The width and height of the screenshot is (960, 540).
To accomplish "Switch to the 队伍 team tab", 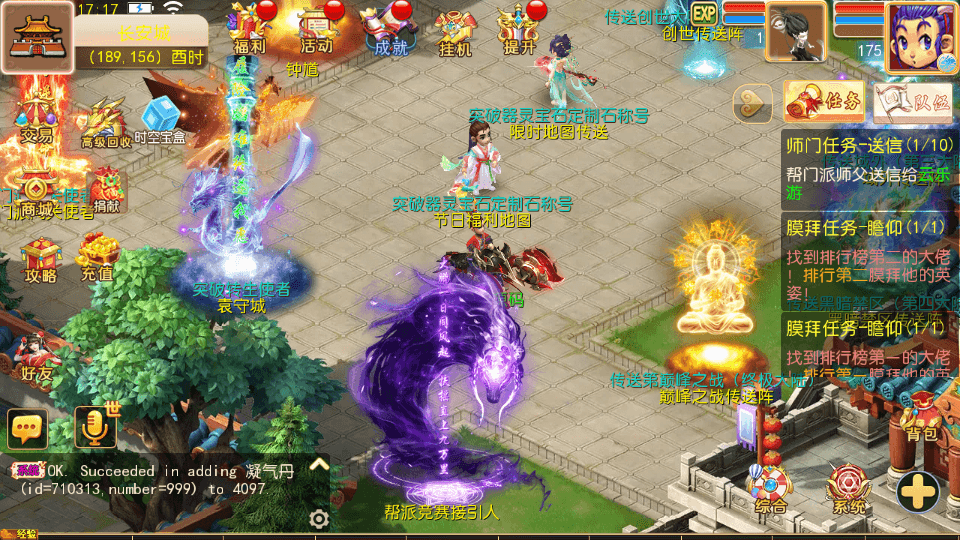I will (x=912, y=100).
